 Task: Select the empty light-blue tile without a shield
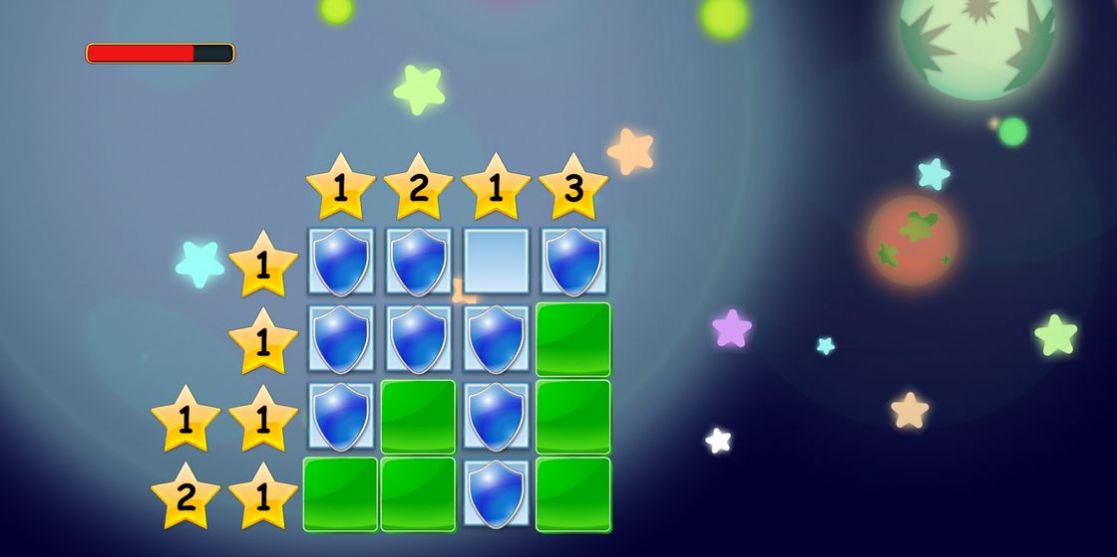pyautogui.click(x=496, y=262)
